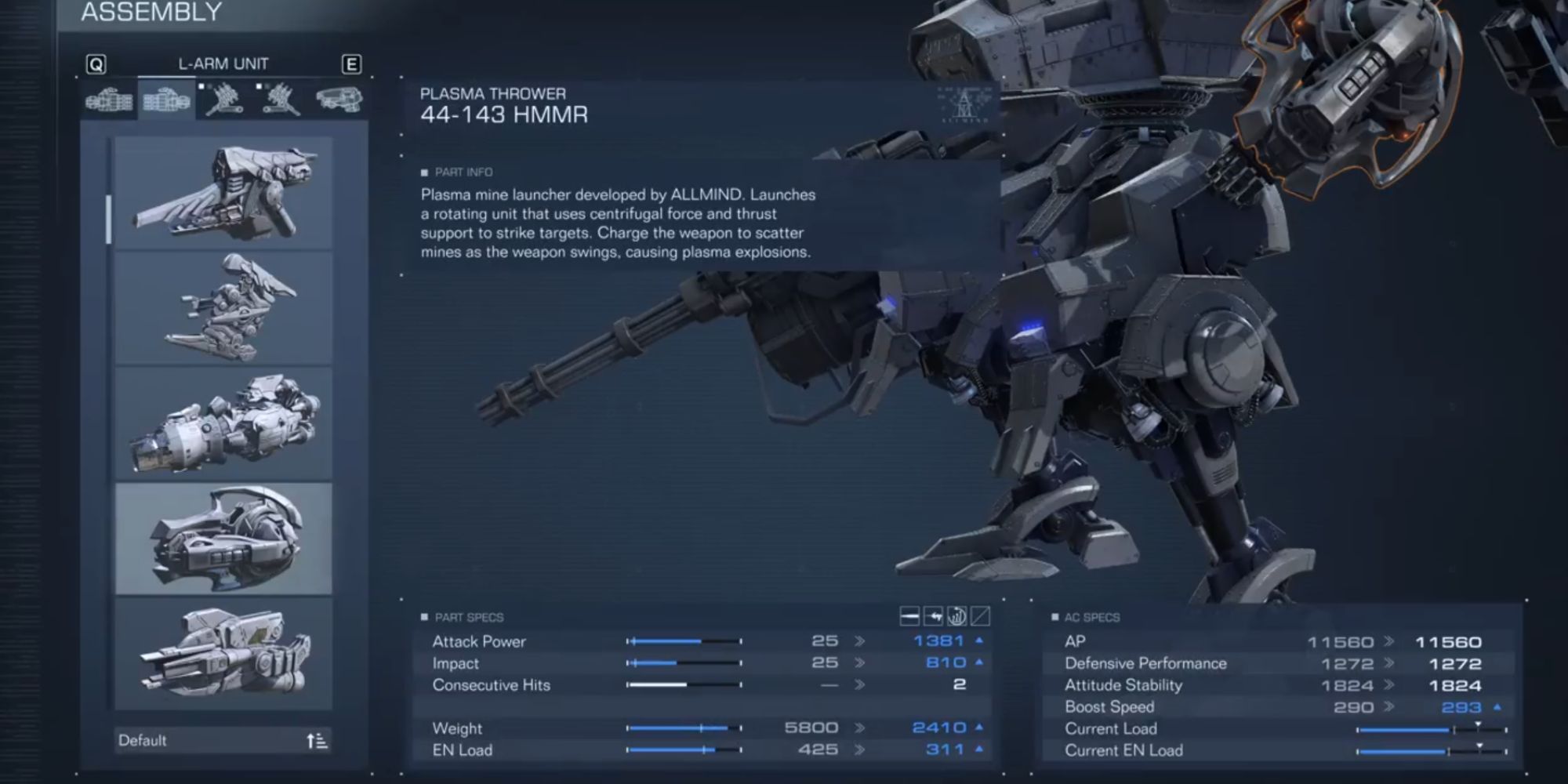Viewport: 1568px width, 784px height.
Task: Switch to the L-ARM UNIT tab
Action: (x=222, y=64)
